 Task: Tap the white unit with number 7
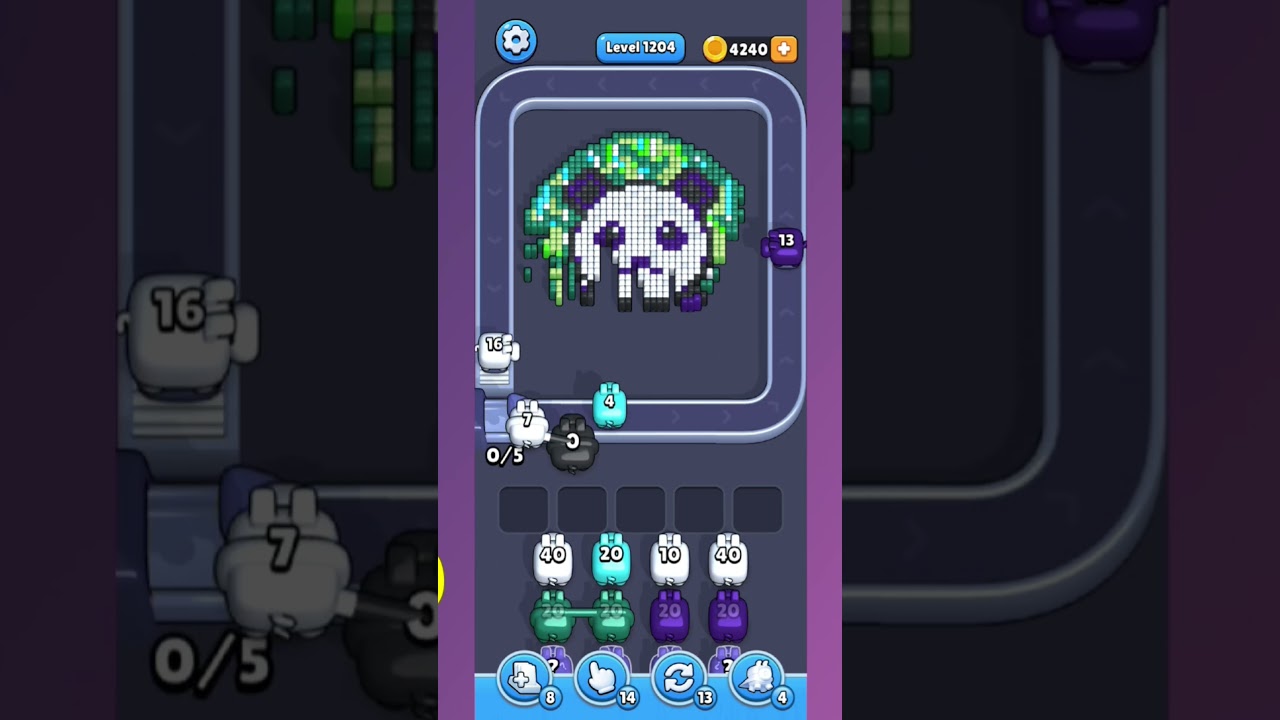click(528, 422)
